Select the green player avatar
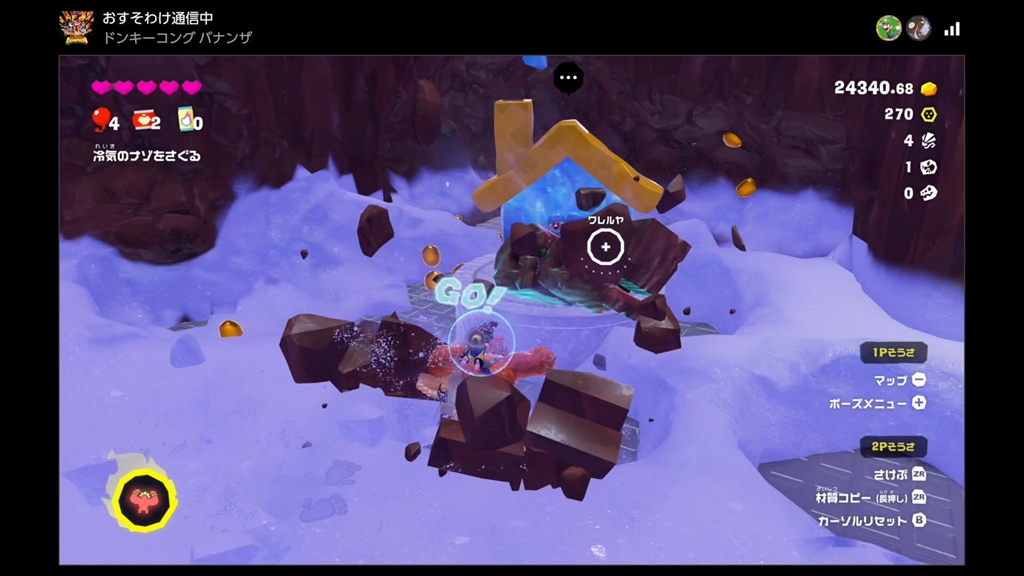Image resolution: width=1024 pixels, height=576 pixels. click(x=888, y=28)
